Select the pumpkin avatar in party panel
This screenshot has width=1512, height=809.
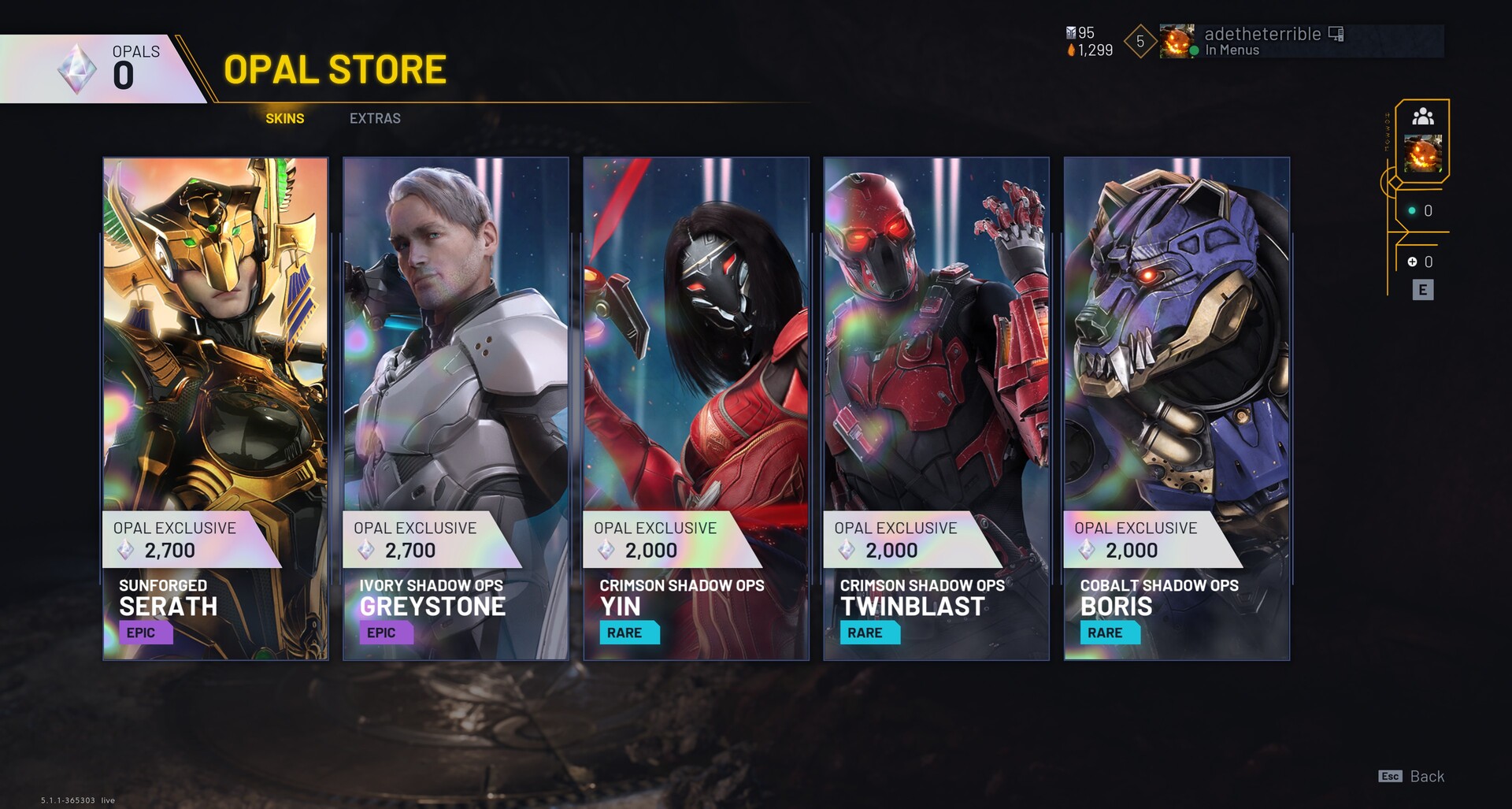[1422, 154]
